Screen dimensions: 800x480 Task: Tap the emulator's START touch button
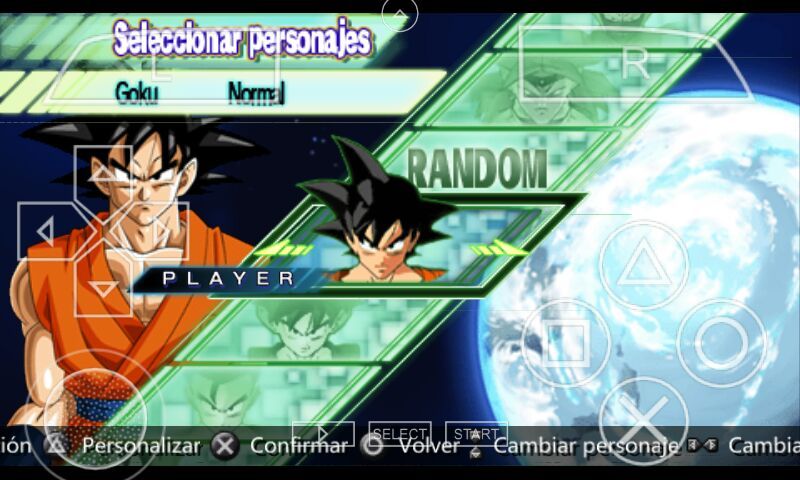tap(476, 434)
